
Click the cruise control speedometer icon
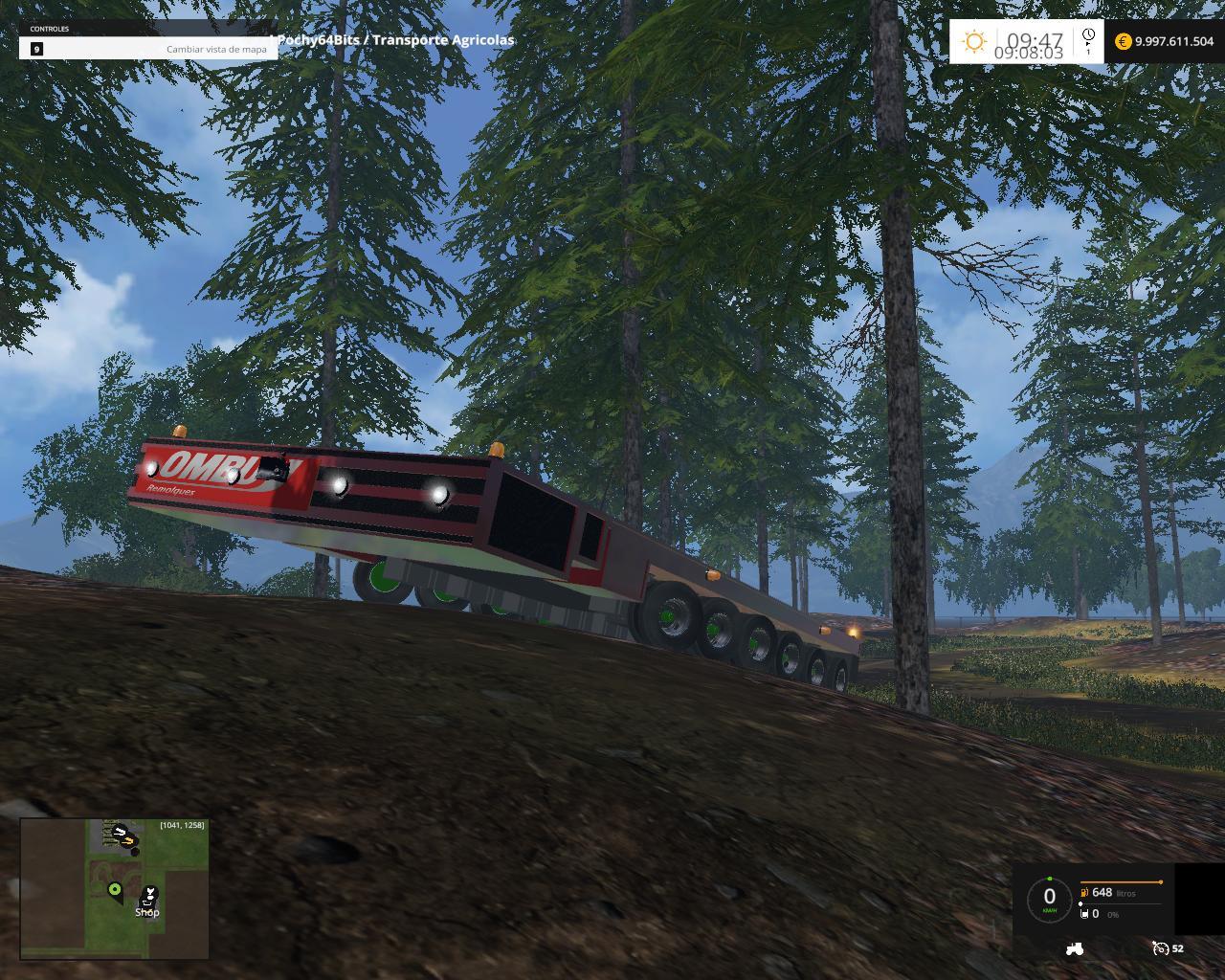1161,948
